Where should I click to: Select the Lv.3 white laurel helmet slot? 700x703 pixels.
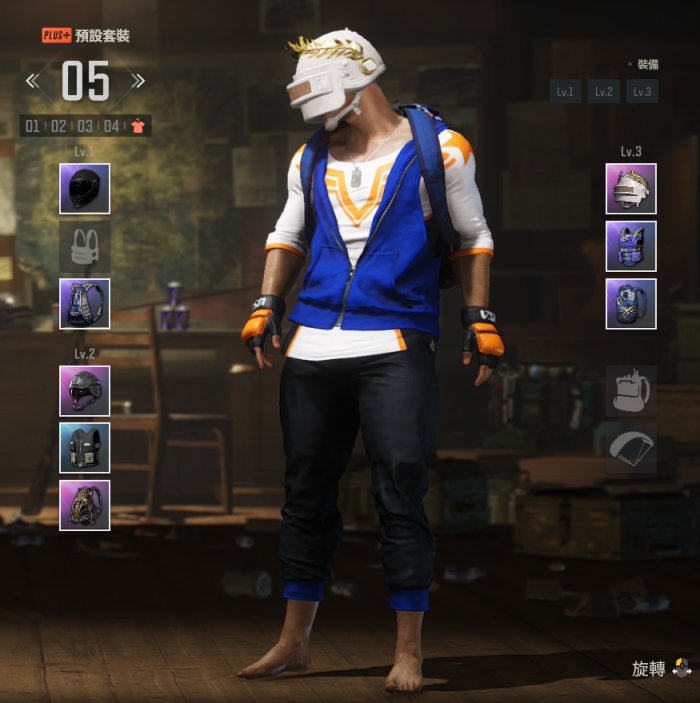click(x=631, y=188)
